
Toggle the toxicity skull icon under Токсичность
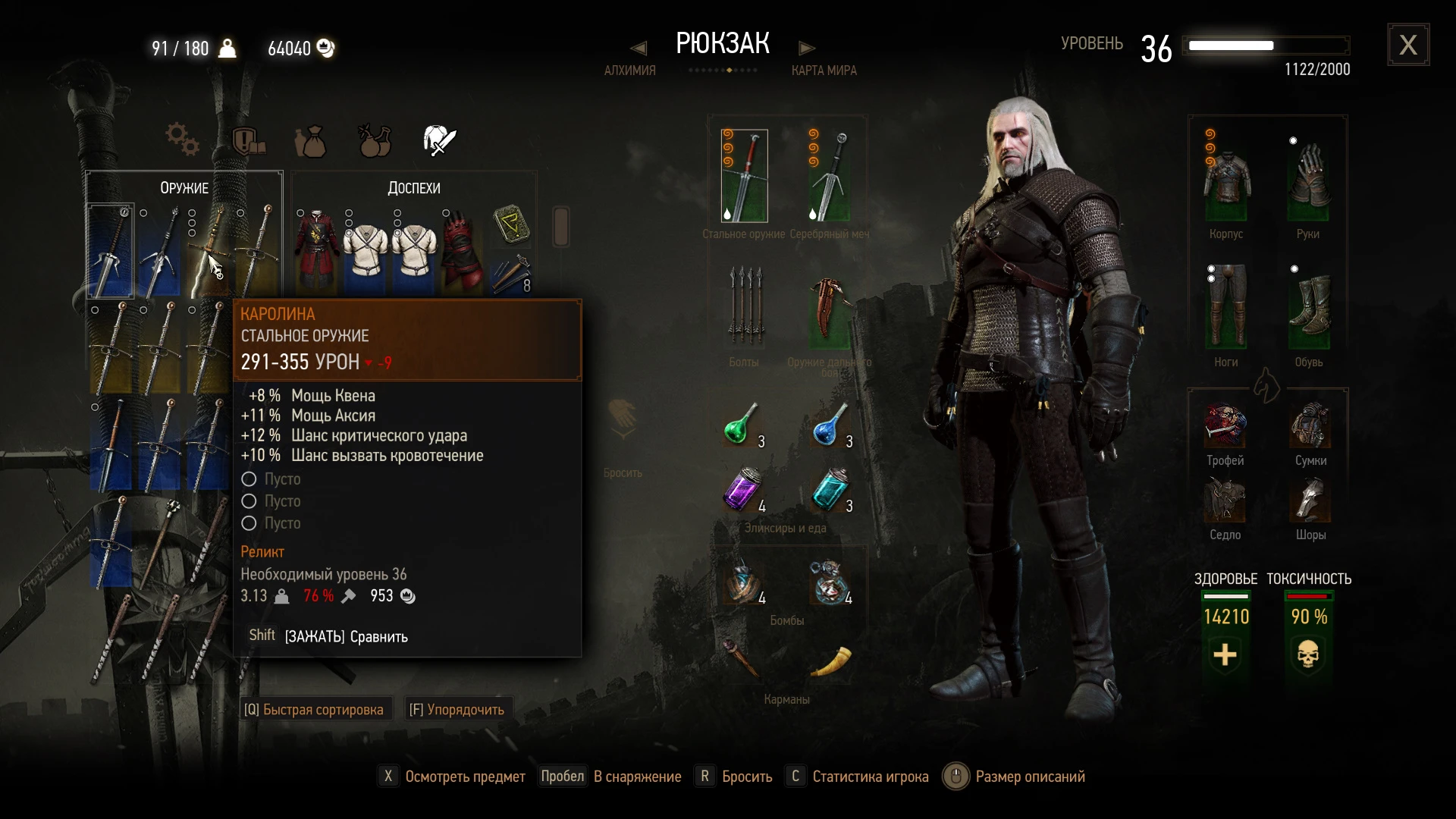click(x=1308, y=655)
